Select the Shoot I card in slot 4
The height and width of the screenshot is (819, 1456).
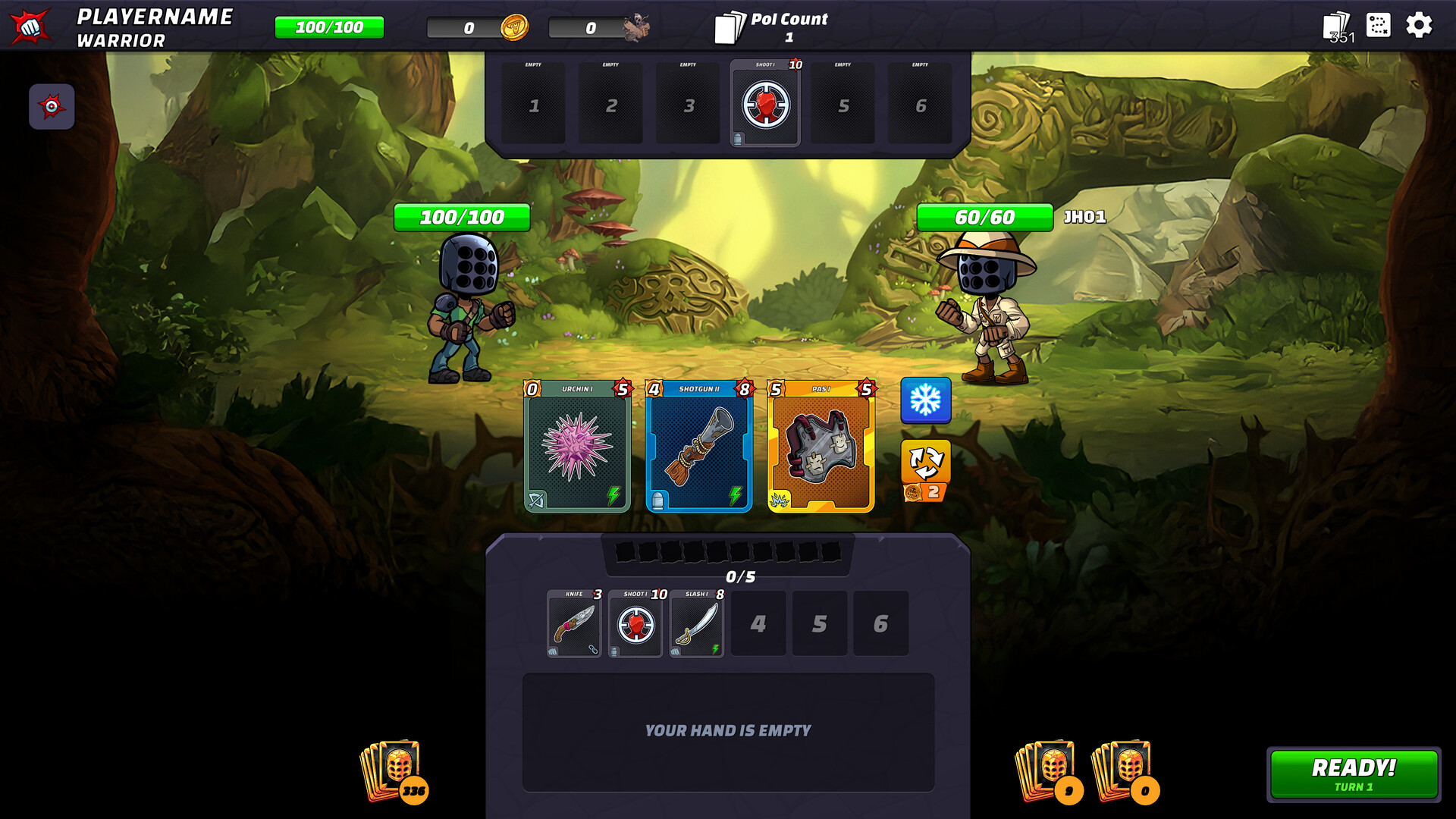click(x=764, y=103)
